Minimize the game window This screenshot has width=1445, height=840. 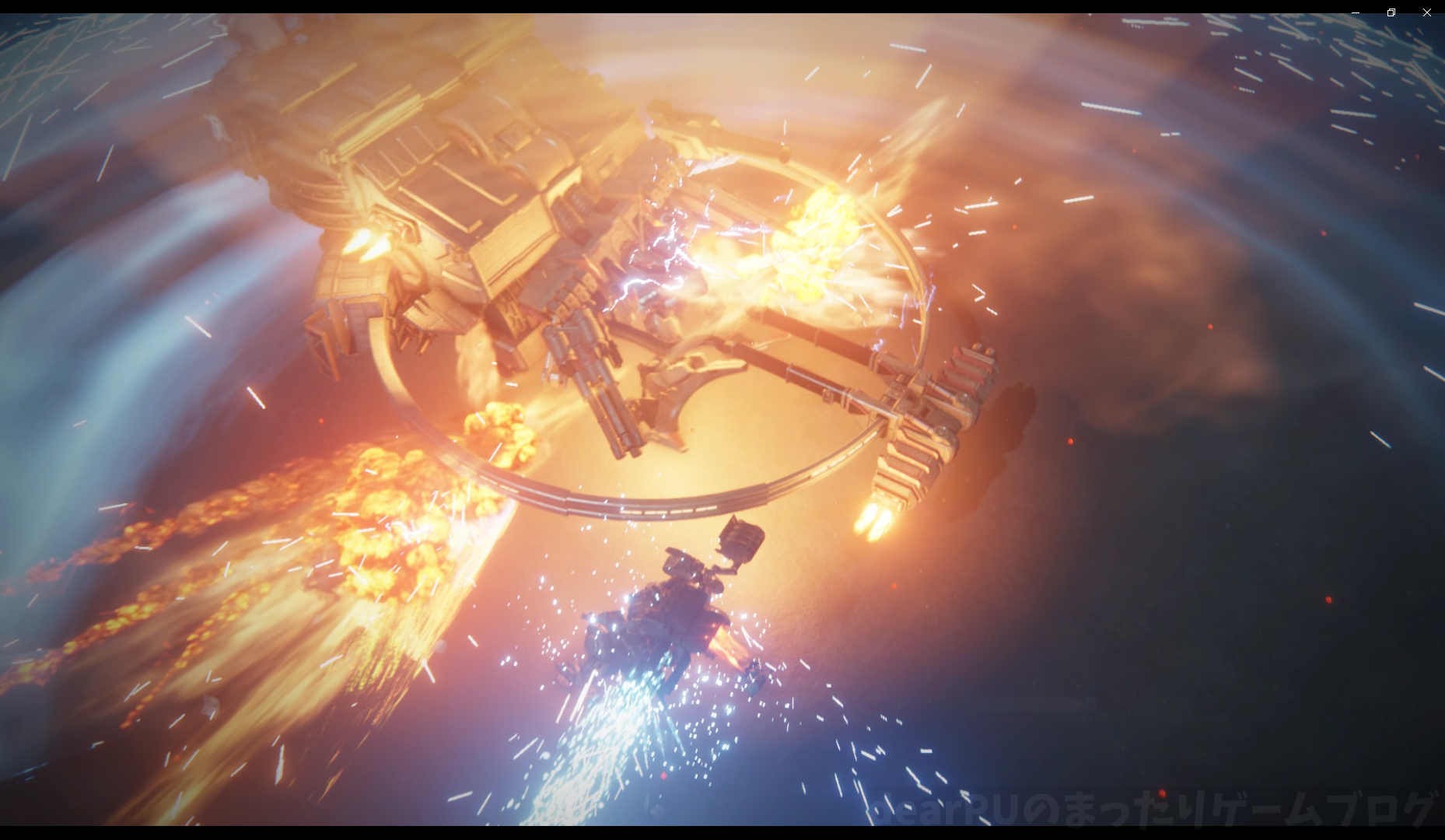[x=1356, y=12]
